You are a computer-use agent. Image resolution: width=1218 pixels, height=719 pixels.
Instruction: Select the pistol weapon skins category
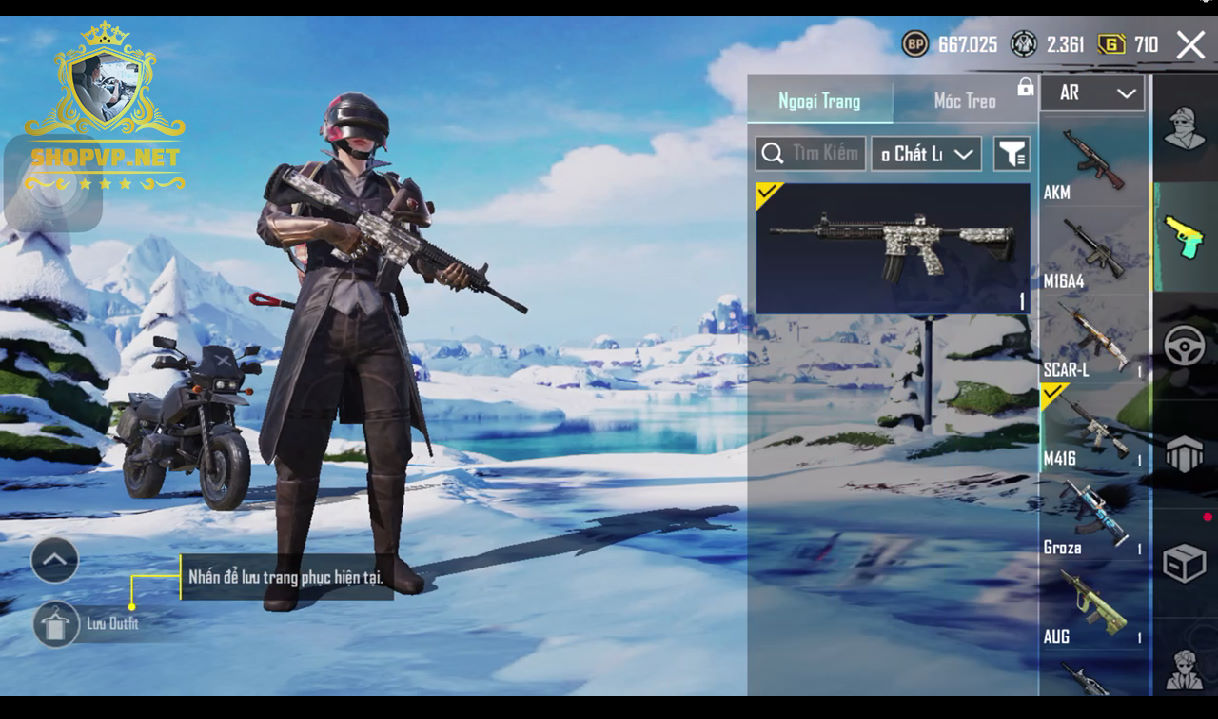pos(1185,237)
